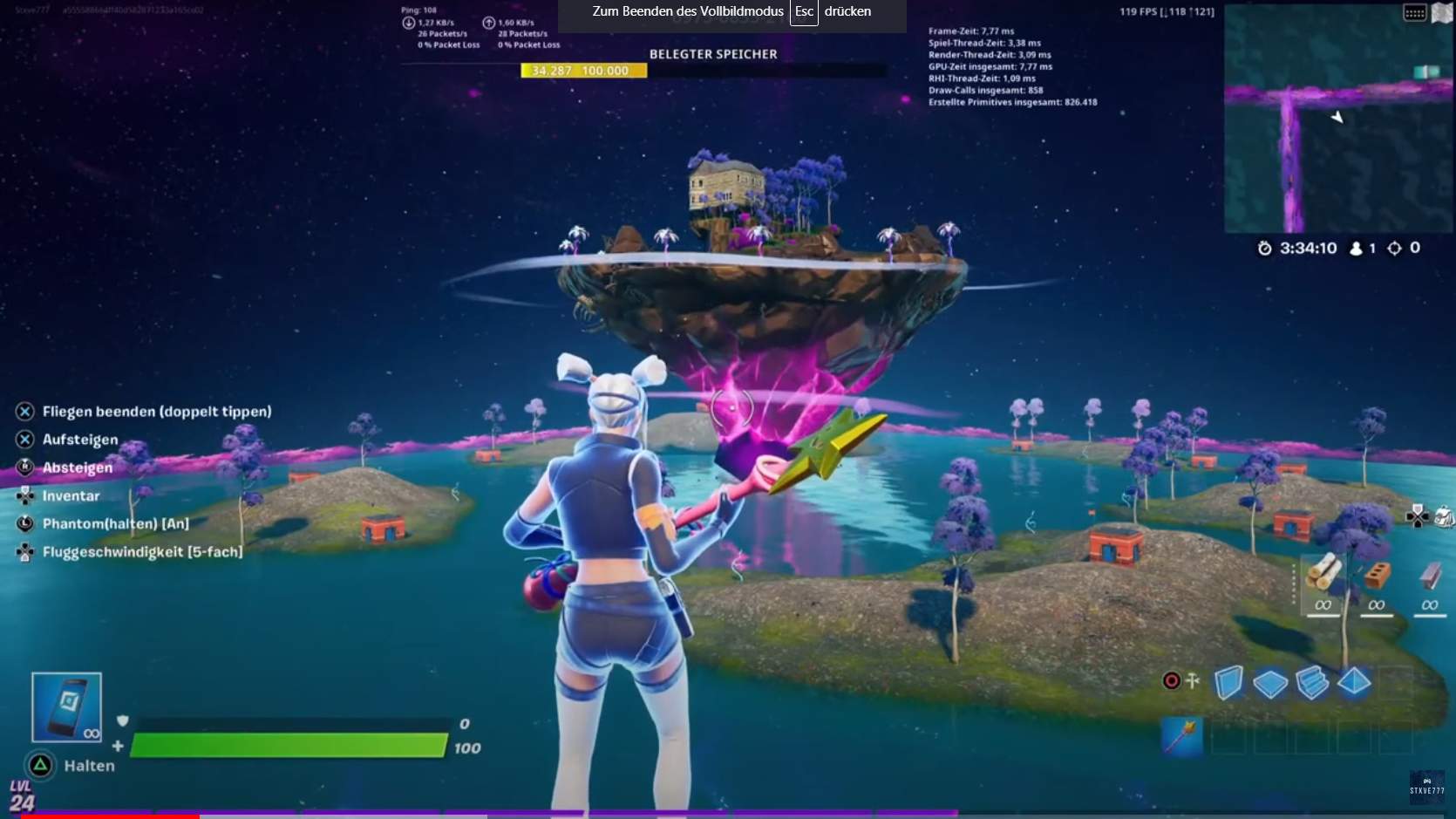Expand the minimap to full map view

click(1442, 13)
